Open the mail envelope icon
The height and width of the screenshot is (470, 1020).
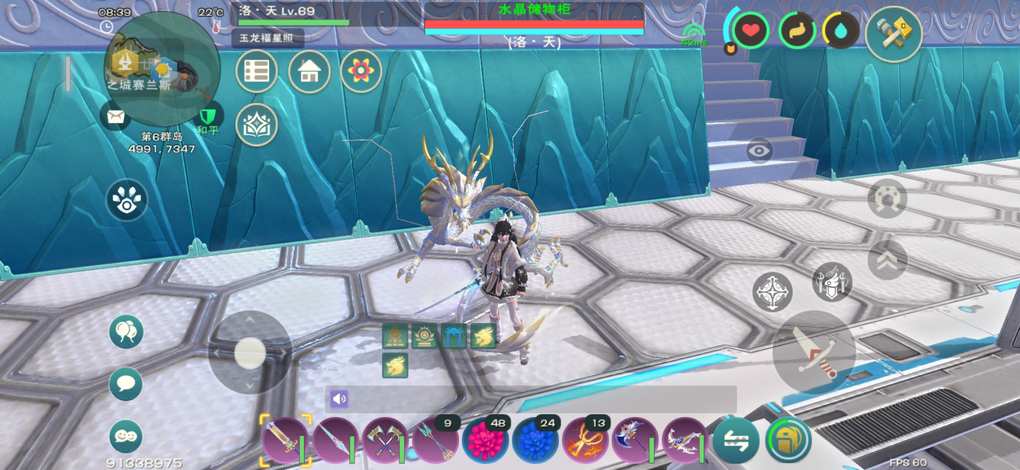117,117
